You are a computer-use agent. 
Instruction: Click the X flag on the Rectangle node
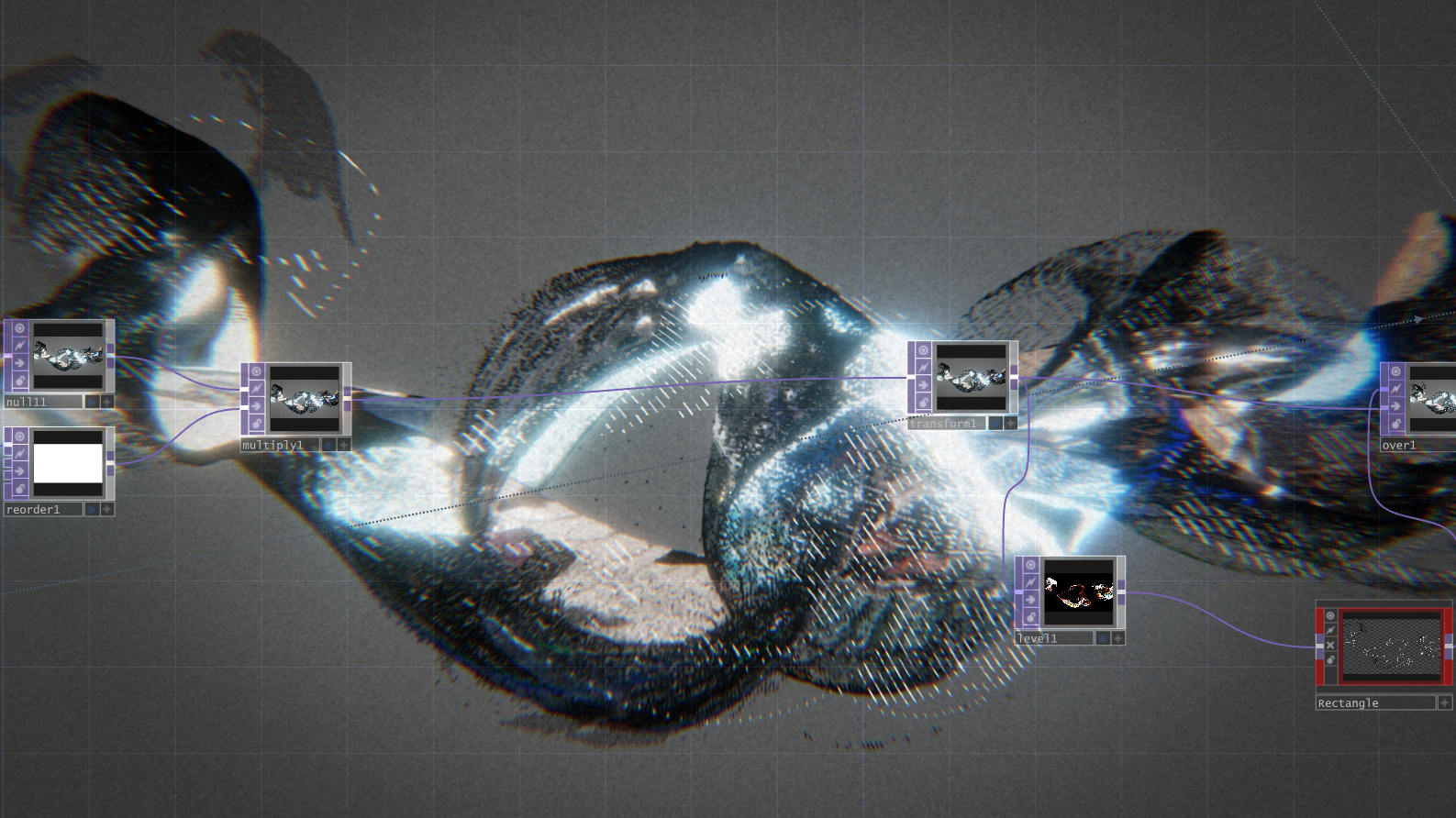[x=1330, y=646]
